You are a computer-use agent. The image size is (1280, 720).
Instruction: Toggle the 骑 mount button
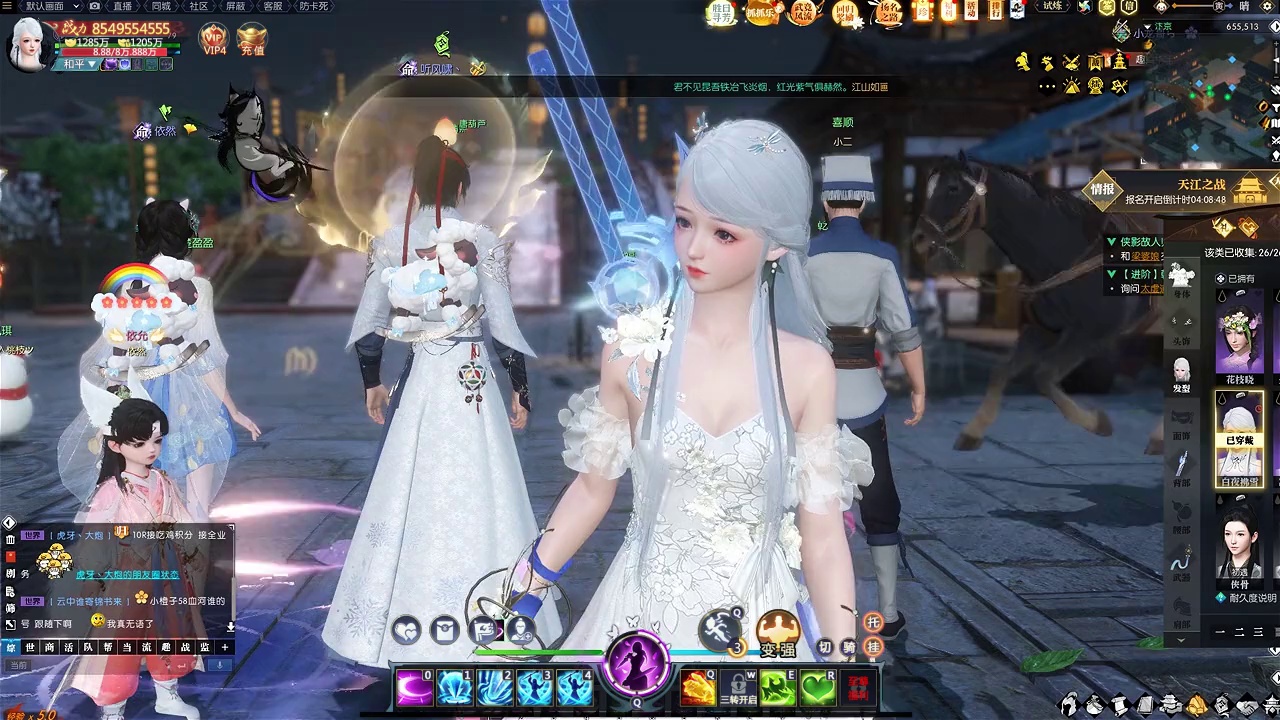tap(849, 648)
